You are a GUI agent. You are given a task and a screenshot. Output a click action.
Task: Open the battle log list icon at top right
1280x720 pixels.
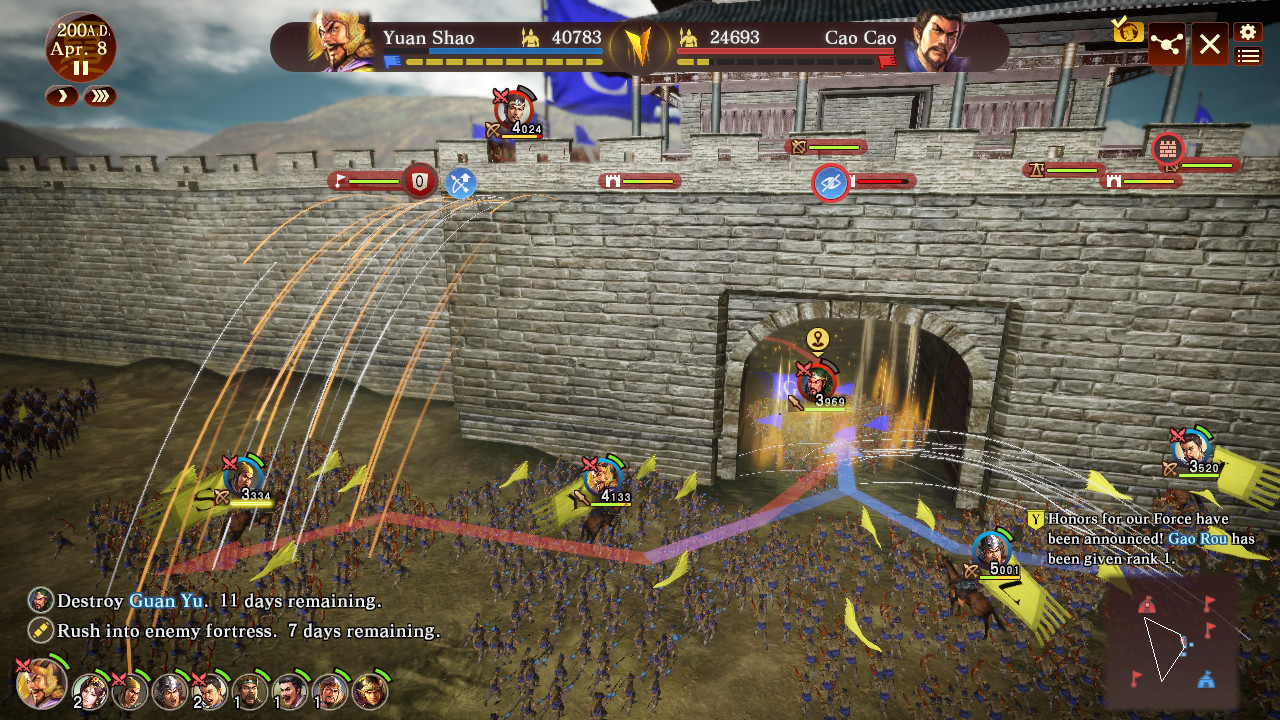tap(1246, 56)
